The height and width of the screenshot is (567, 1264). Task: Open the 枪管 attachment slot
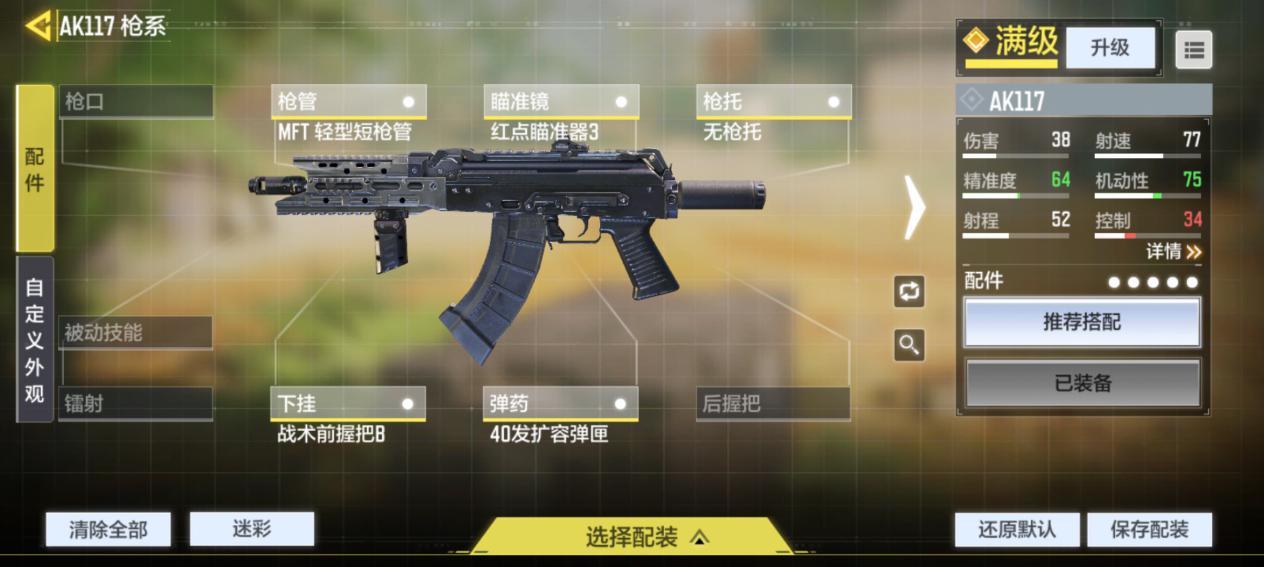(348, 102)
